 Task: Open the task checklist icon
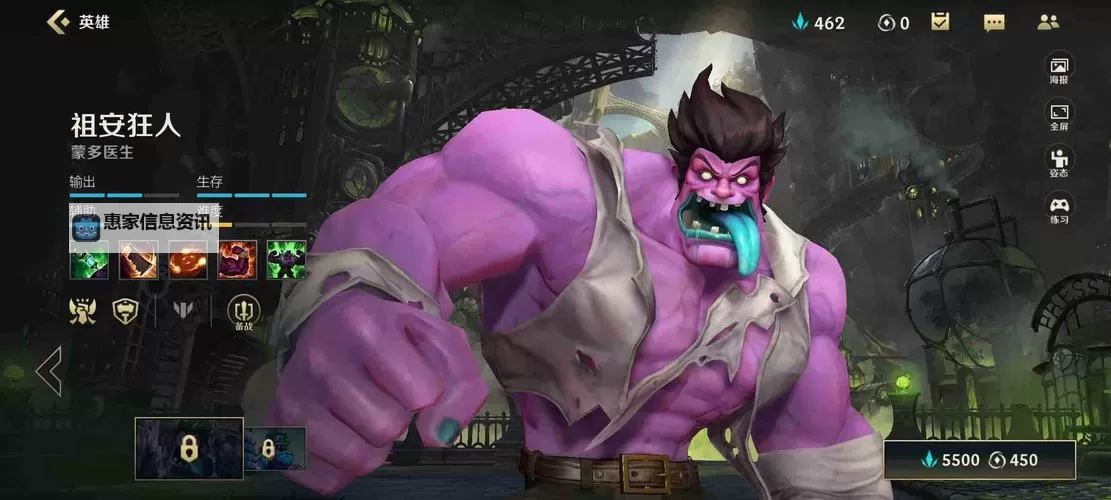pos(940,22)
